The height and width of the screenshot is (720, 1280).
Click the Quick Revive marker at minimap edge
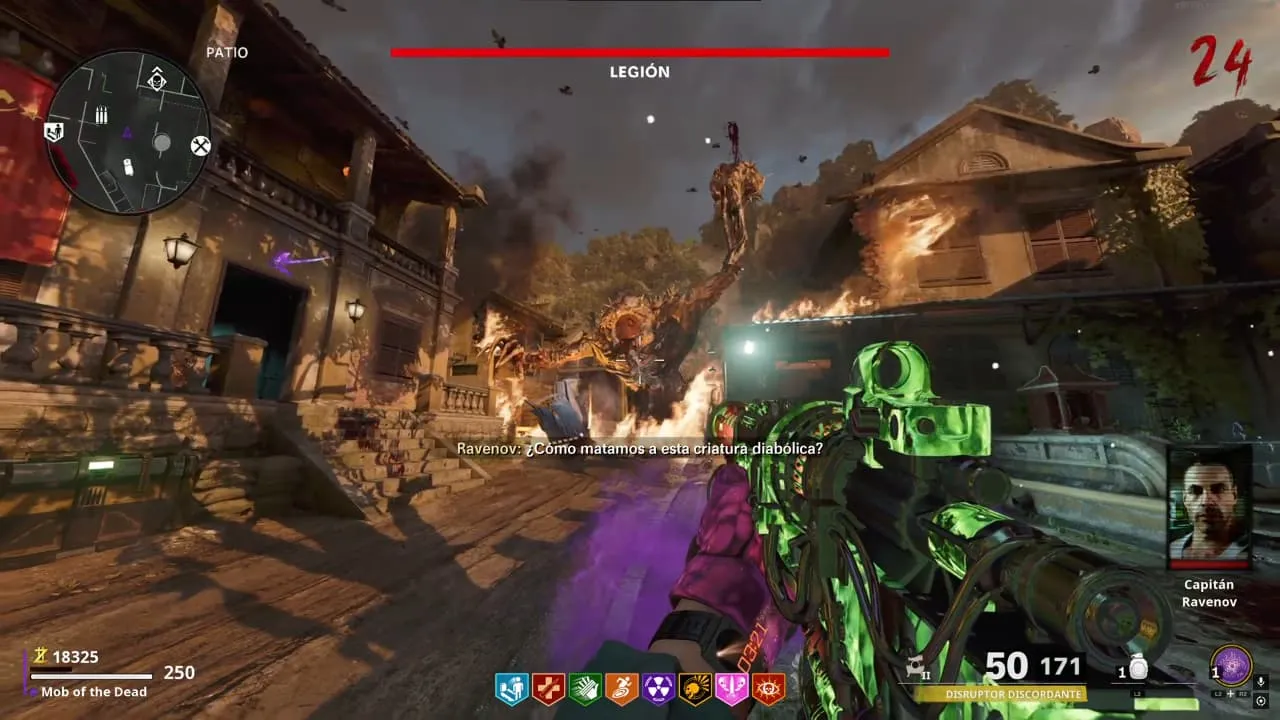click(54, 131)
